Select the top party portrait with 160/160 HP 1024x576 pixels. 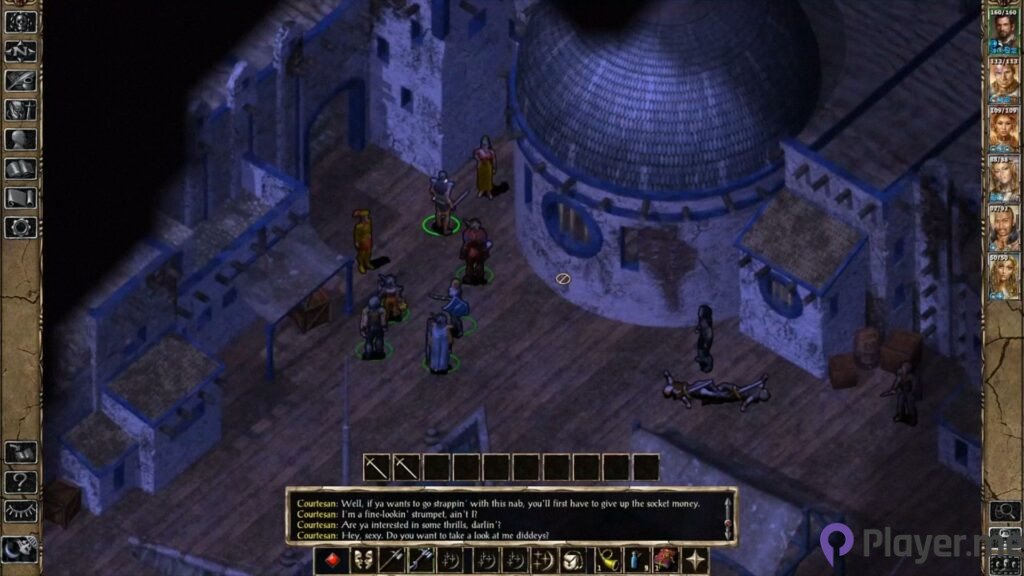pos(1003,28)
